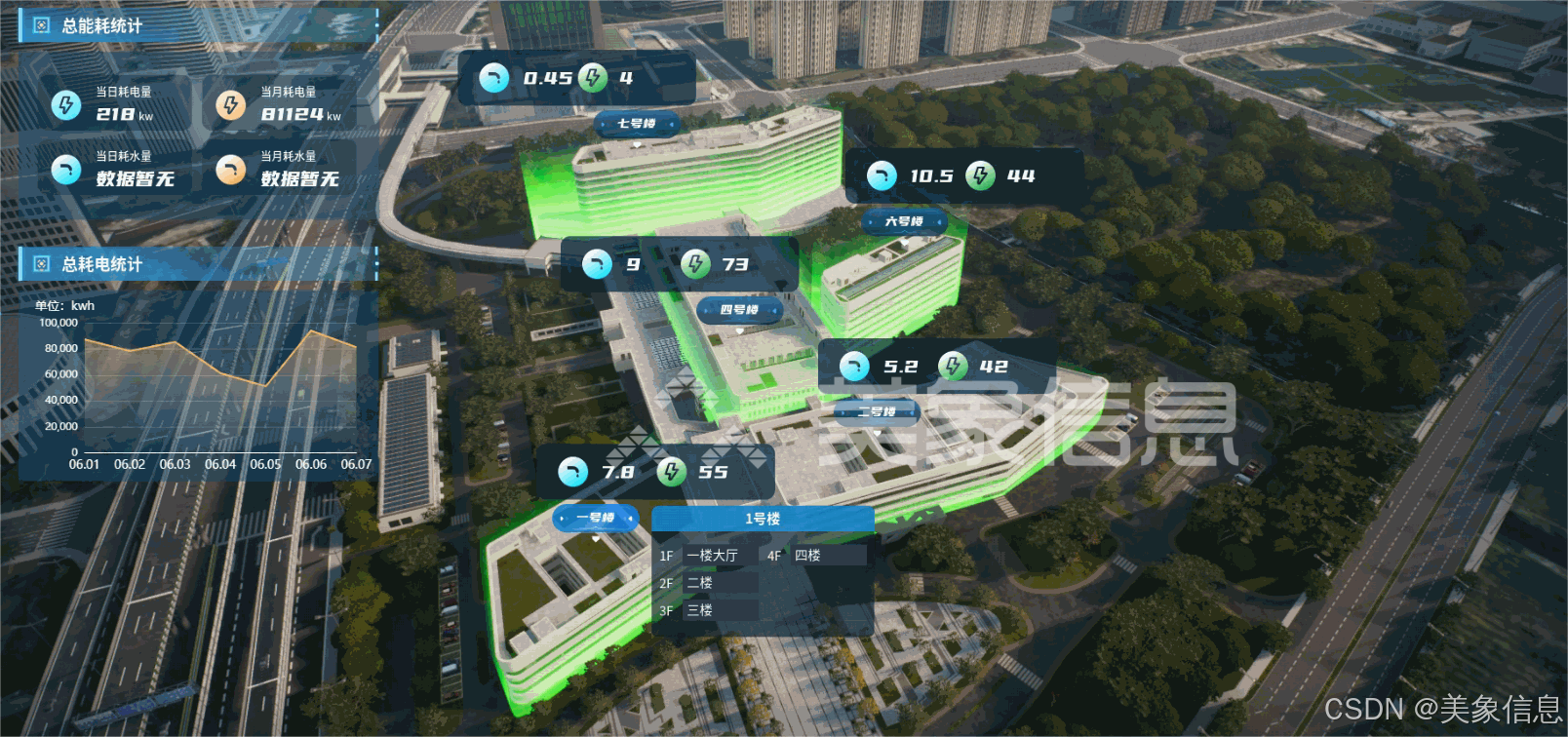Select the 六号楼 building label
This screenshot has width=1568, height=737.
pos(904,222)
